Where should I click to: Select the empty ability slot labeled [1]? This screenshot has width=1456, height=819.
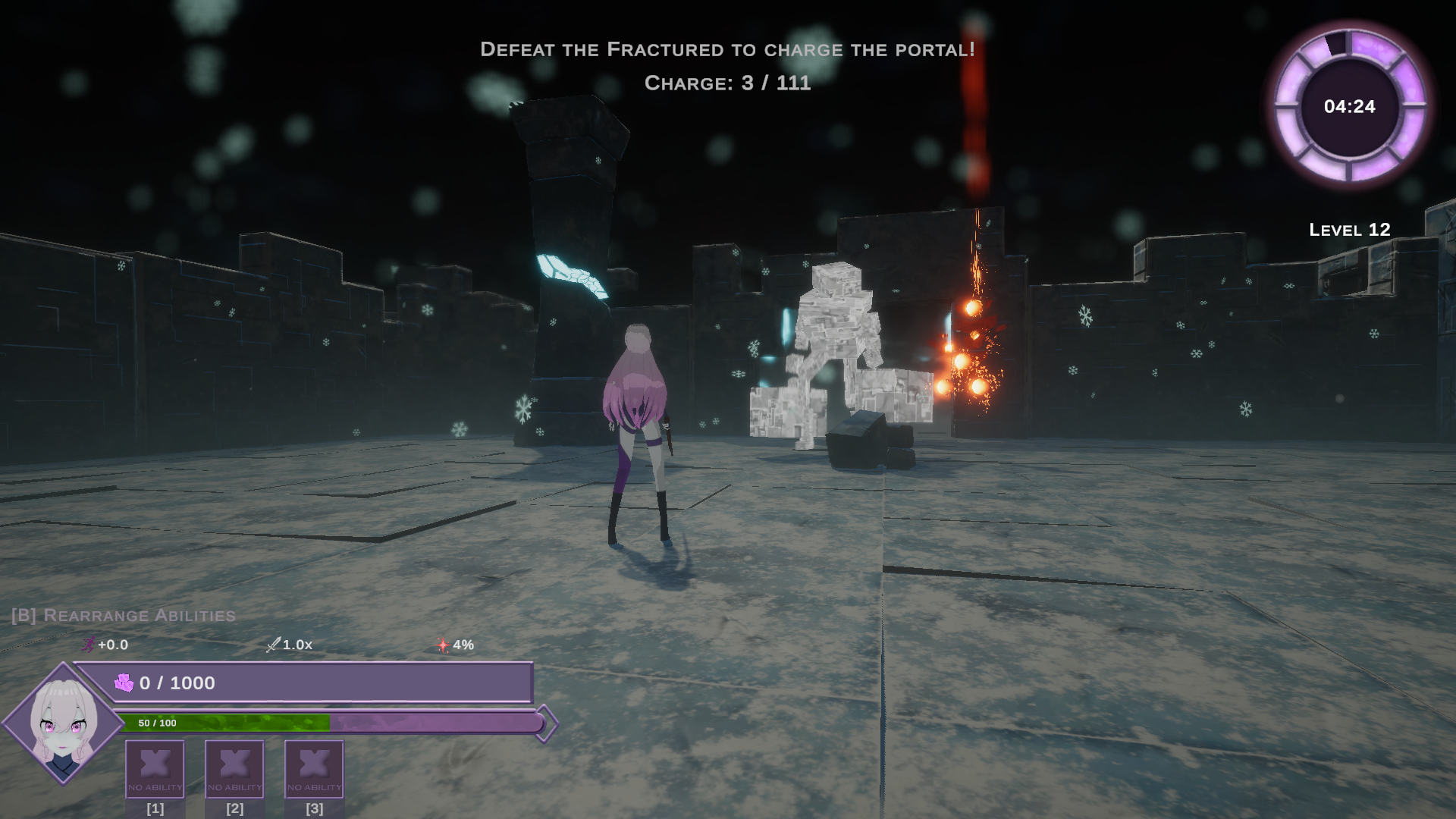[155, 768]
